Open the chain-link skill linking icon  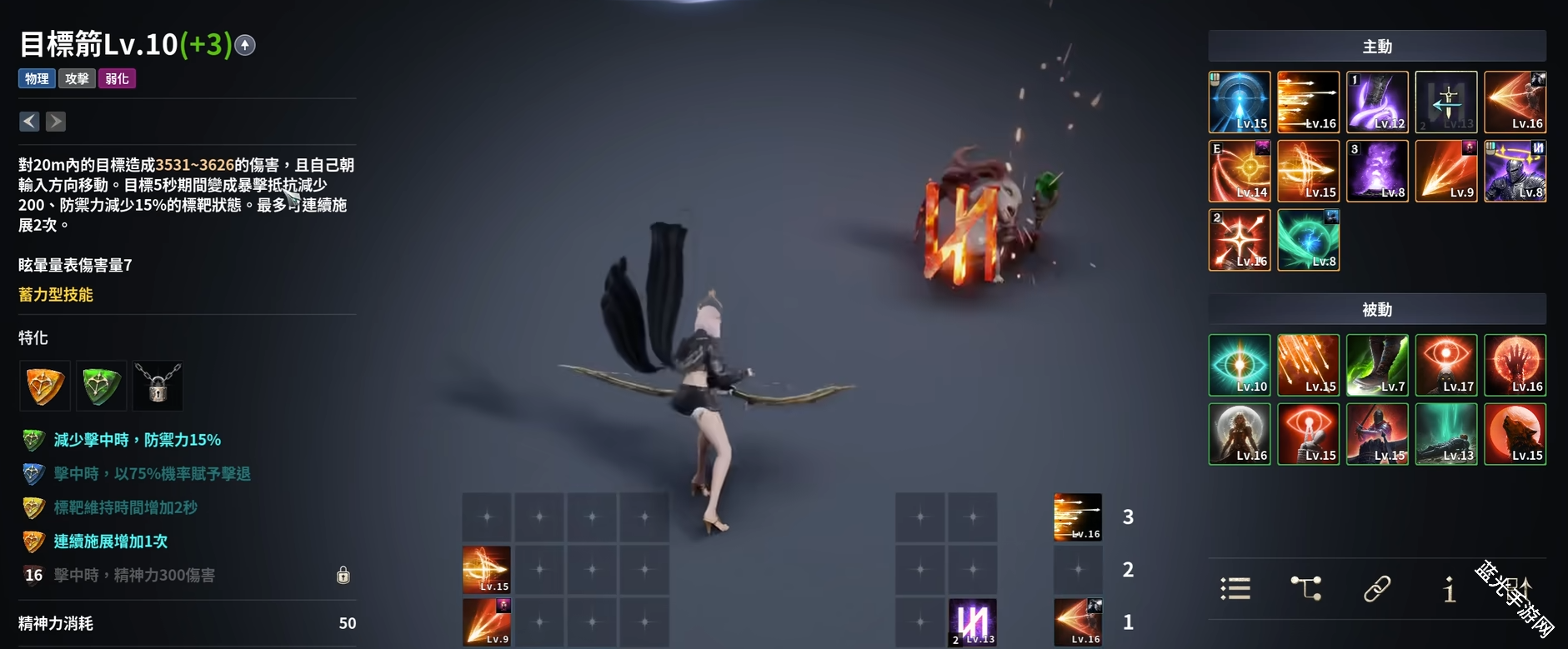(1377, 589)
